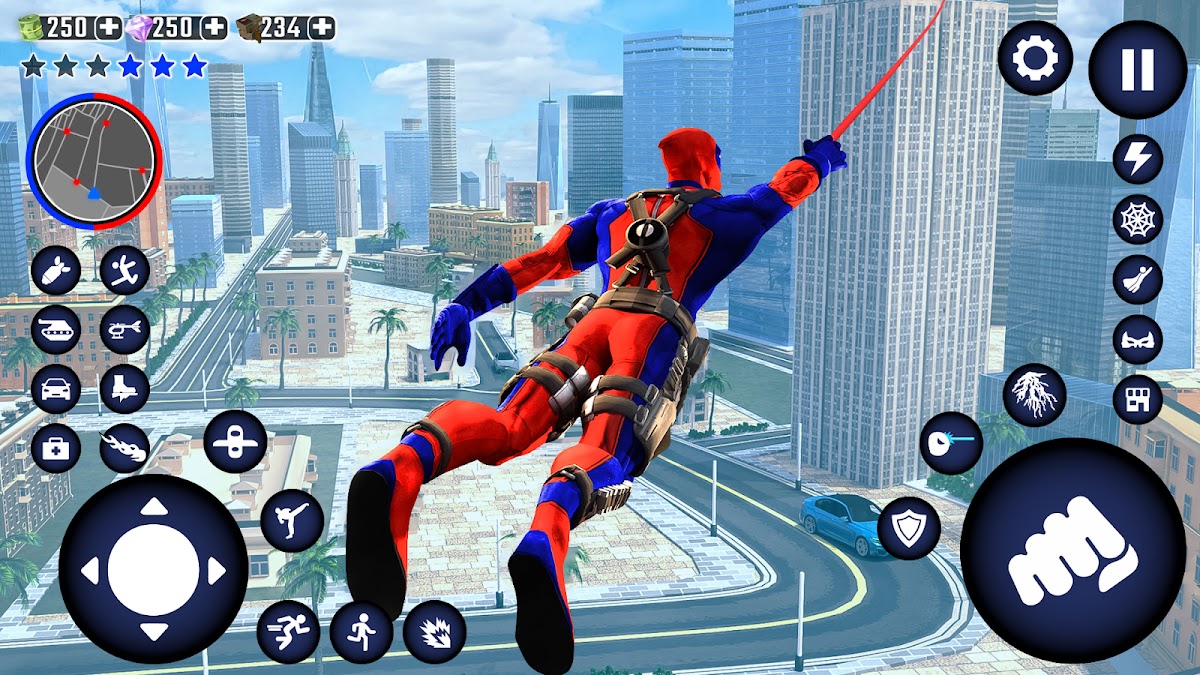Open the building shop icon

coord(1138,399)
